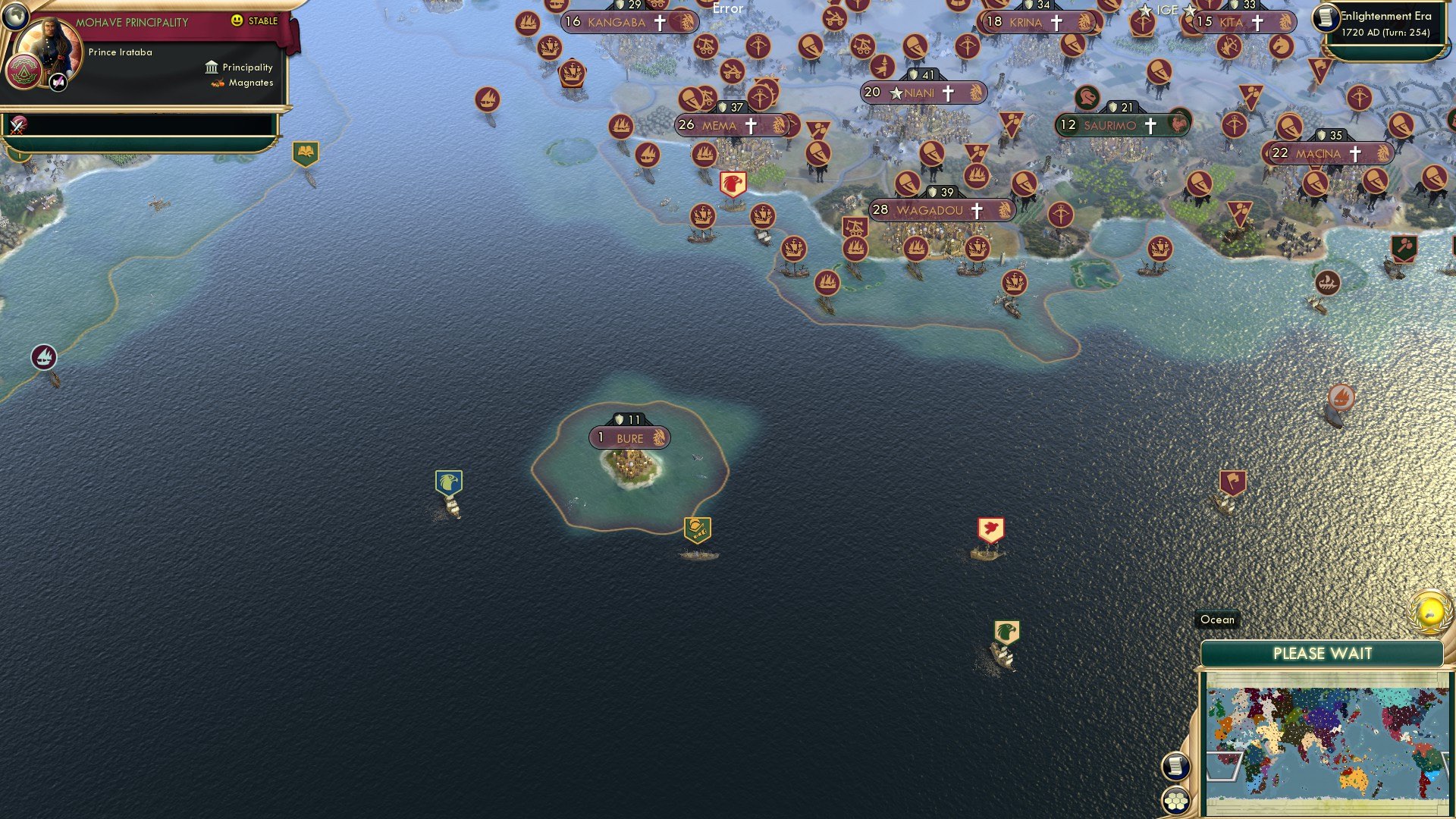
Task: Select the yellow trade ship flag near Bure
Action: tap(699, 529)
